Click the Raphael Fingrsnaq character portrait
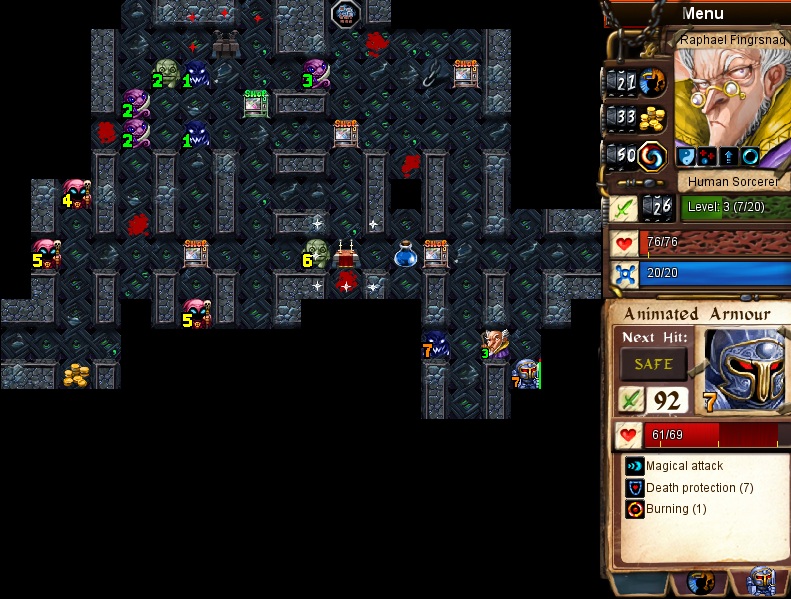This screenshot has height=599, width=791. tap(730, 100)
